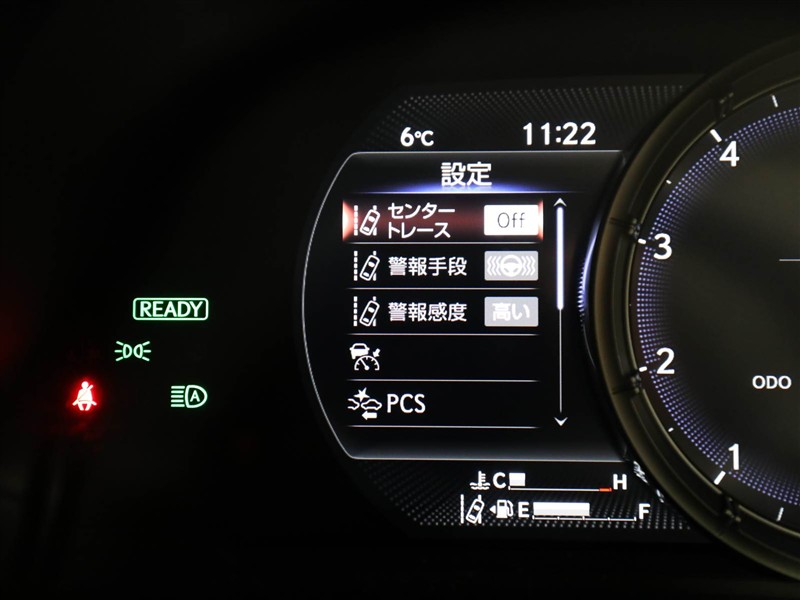The width and height of the screenshot is (800, 600).
Task: Open the 警報感度 setting
Action: click(420, 311)
